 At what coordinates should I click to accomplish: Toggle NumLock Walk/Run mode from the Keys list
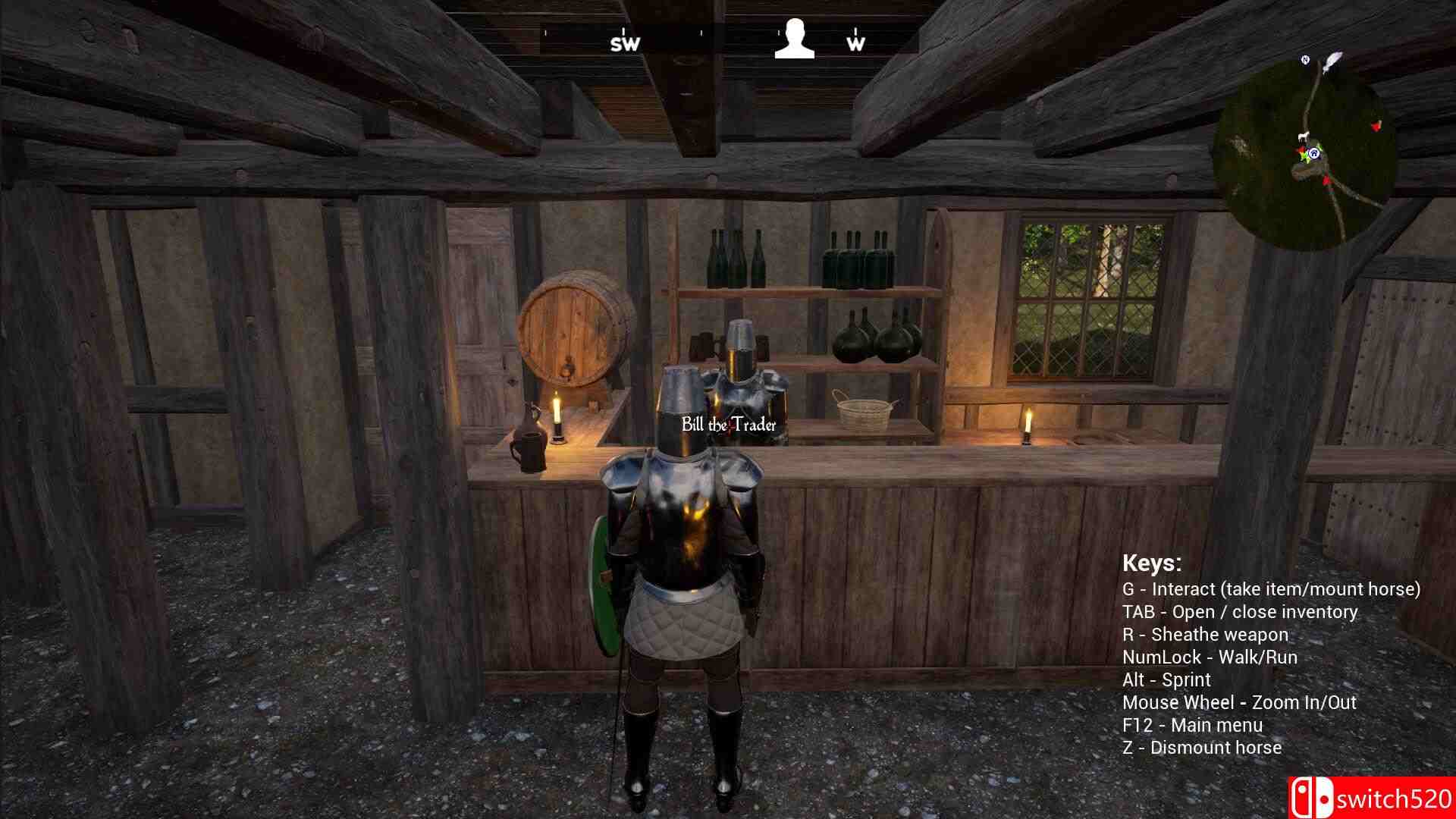[1210, 657]
